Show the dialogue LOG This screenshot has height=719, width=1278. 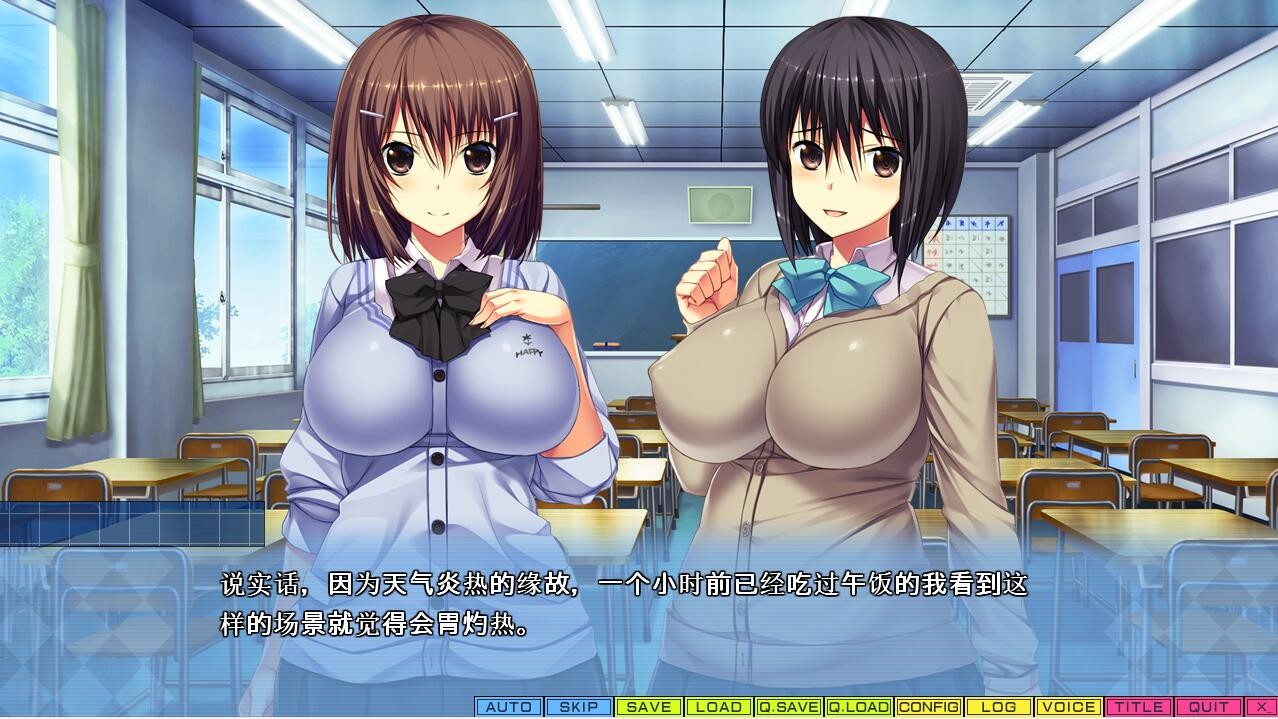(999, 707)
